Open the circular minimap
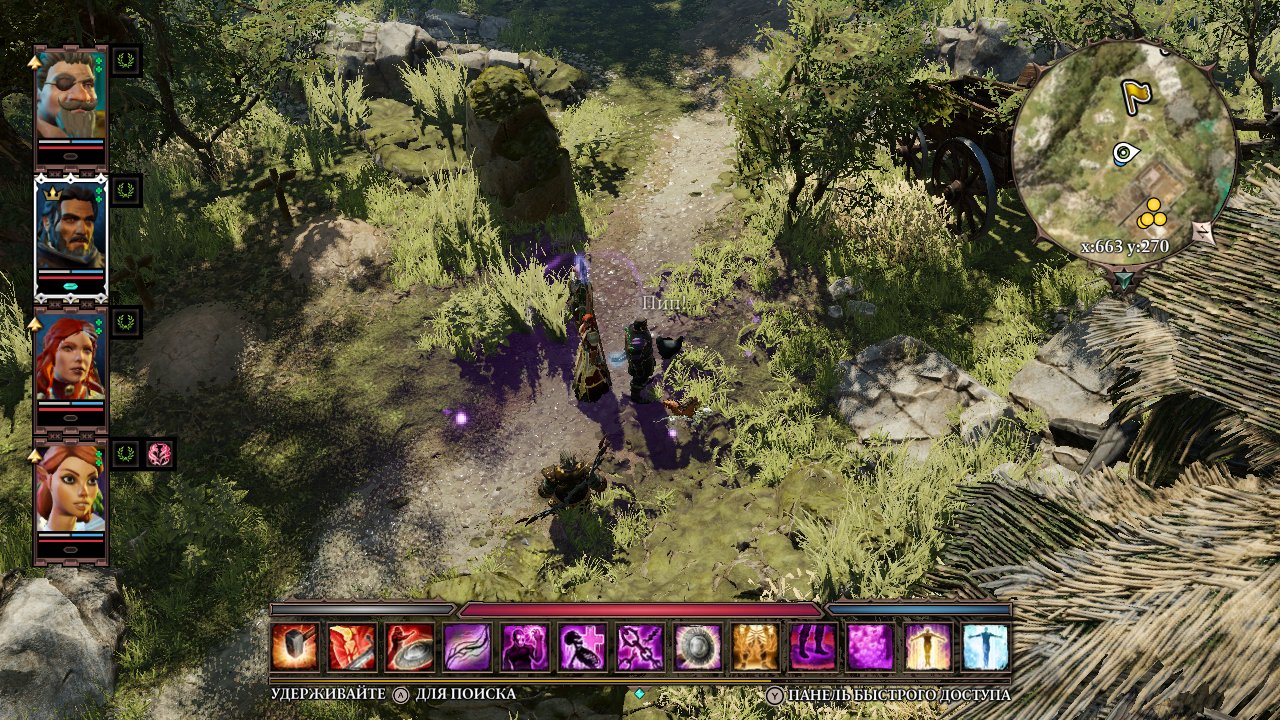Image resolution: width=1280 pixels, height=720 pixels. 1124,152
